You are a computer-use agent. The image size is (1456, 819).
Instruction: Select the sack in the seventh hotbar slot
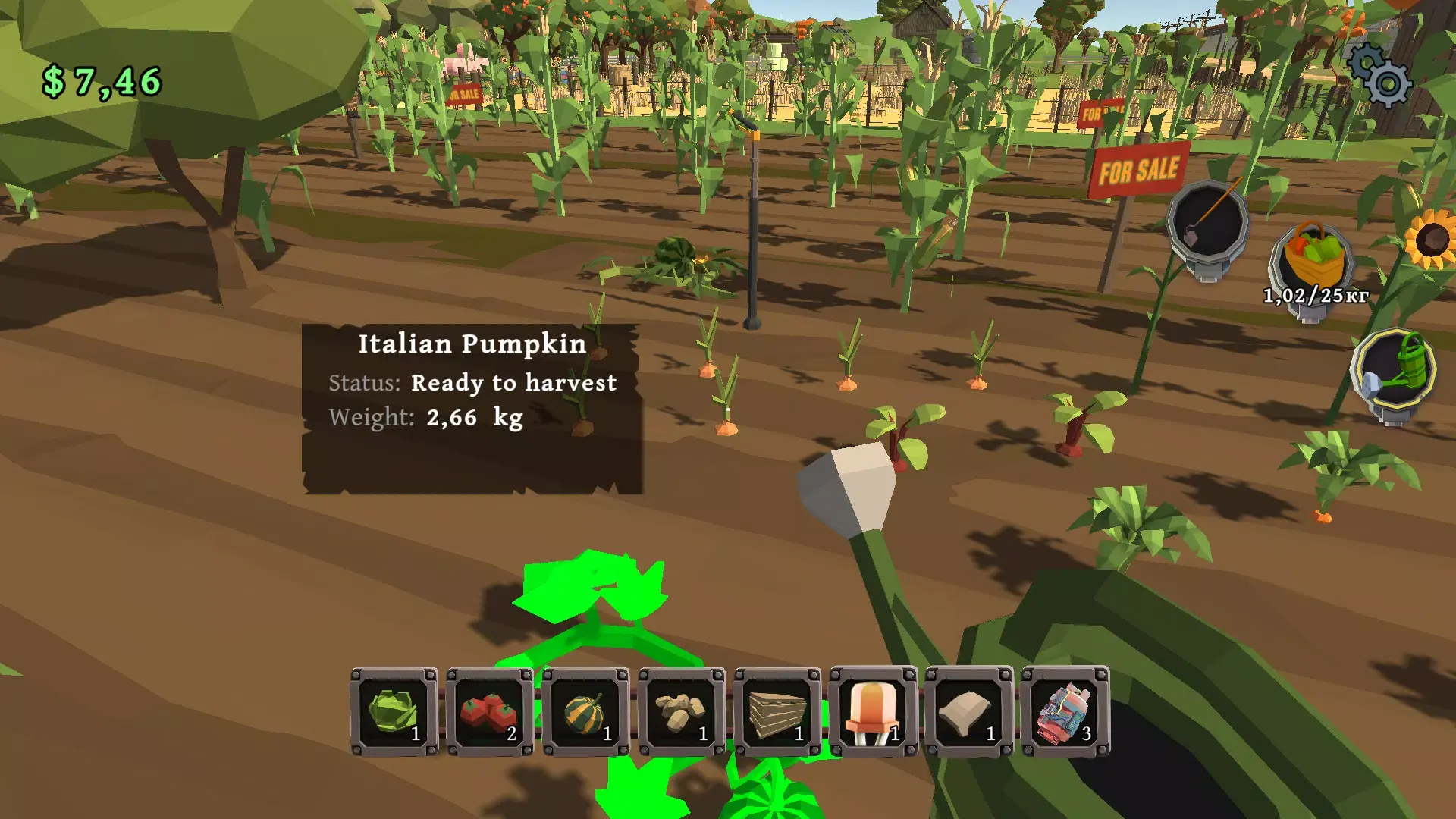click(x=968, y=713)
